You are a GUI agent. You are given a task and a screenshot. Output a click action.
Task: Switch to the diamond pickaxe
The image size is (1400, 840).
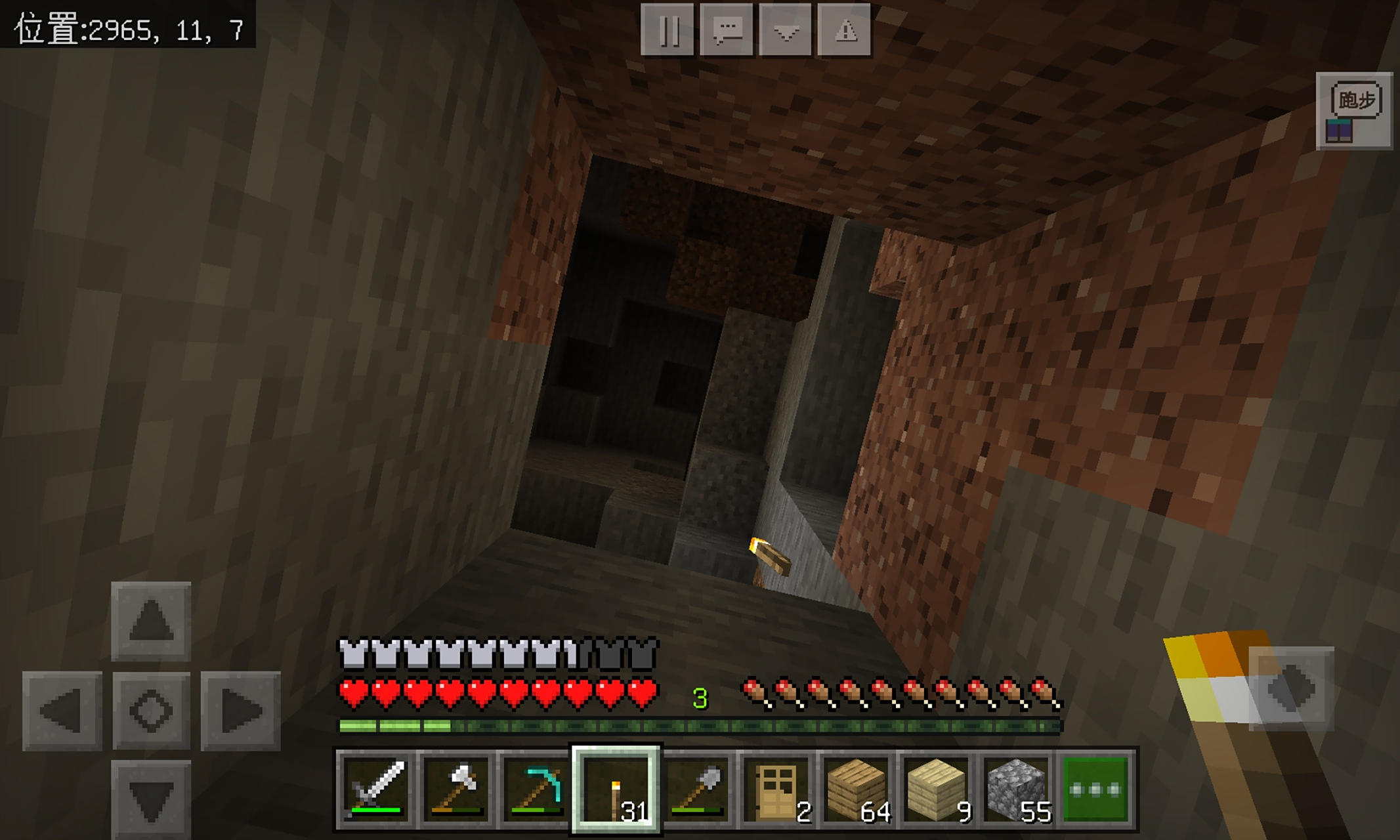point(536,789)
